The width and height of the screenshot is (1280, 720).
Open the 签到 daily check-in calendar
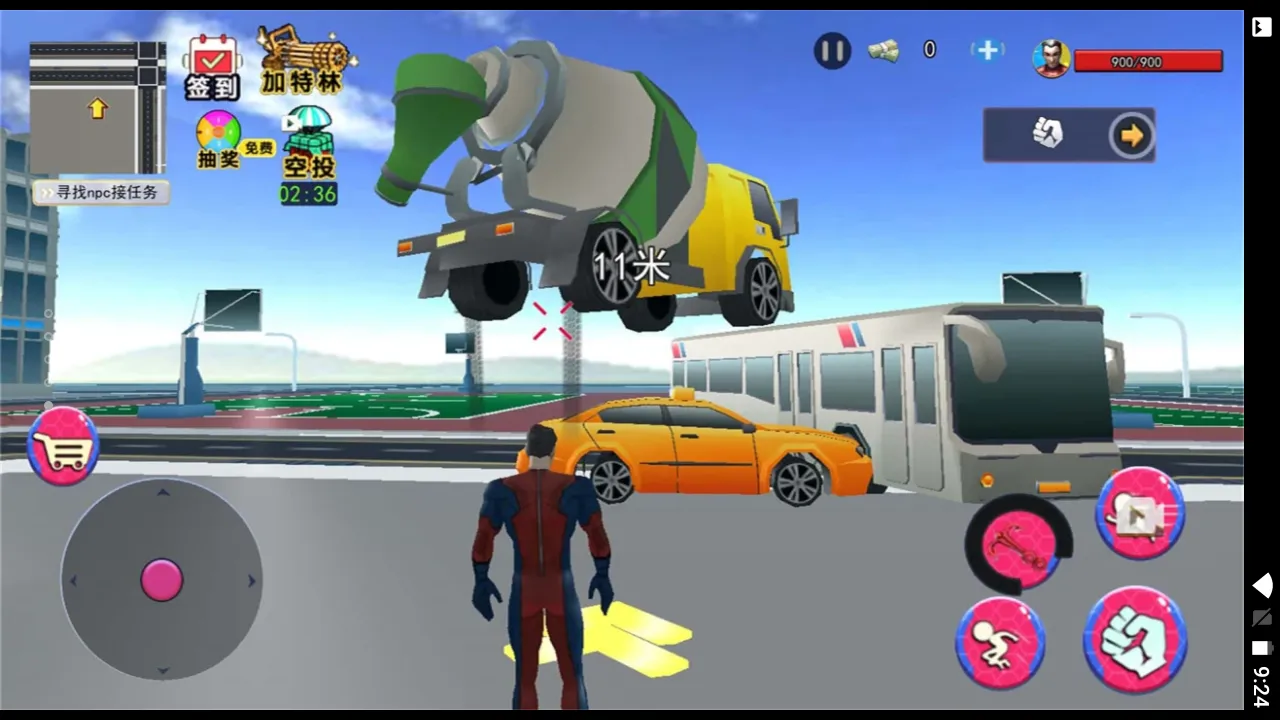coord(211,66)
